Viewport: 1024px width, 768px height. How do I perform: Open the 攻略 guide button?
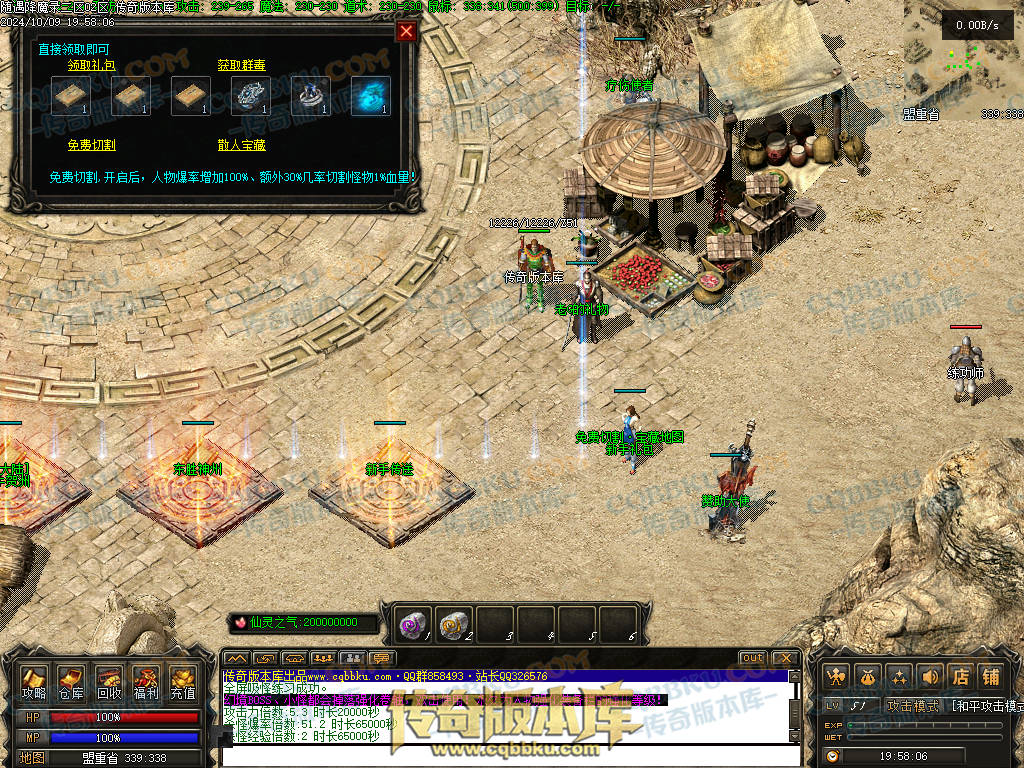[x=34, y=684]
